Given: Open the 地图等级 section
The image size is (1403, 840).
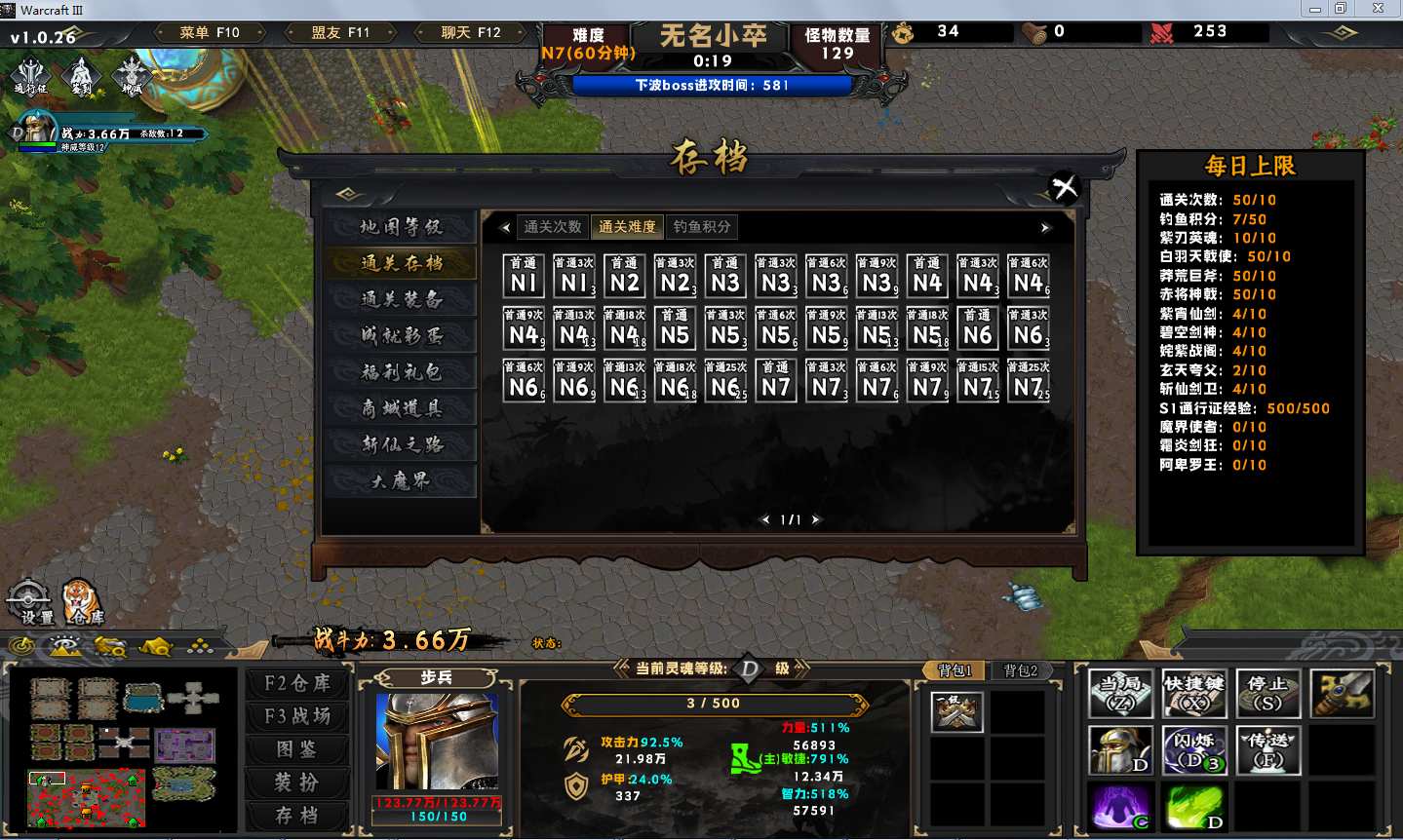Looking at the screenshot, I should 401,227.
